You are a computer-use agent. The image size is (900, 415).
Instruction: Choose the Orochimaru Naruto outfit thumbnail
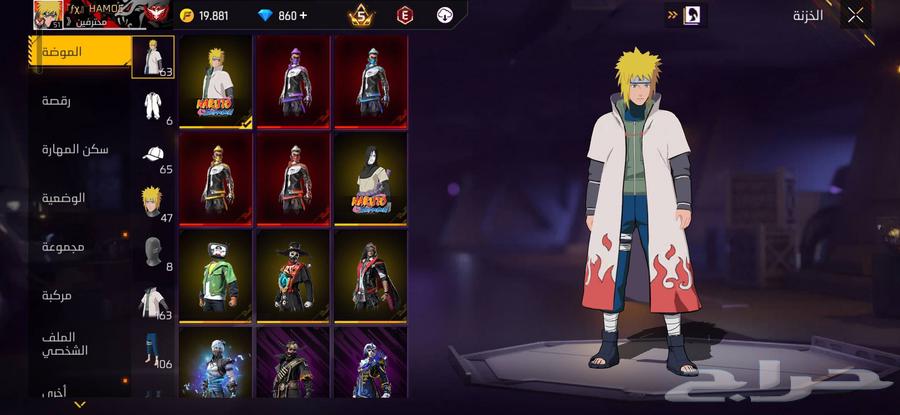pos(369,179)
